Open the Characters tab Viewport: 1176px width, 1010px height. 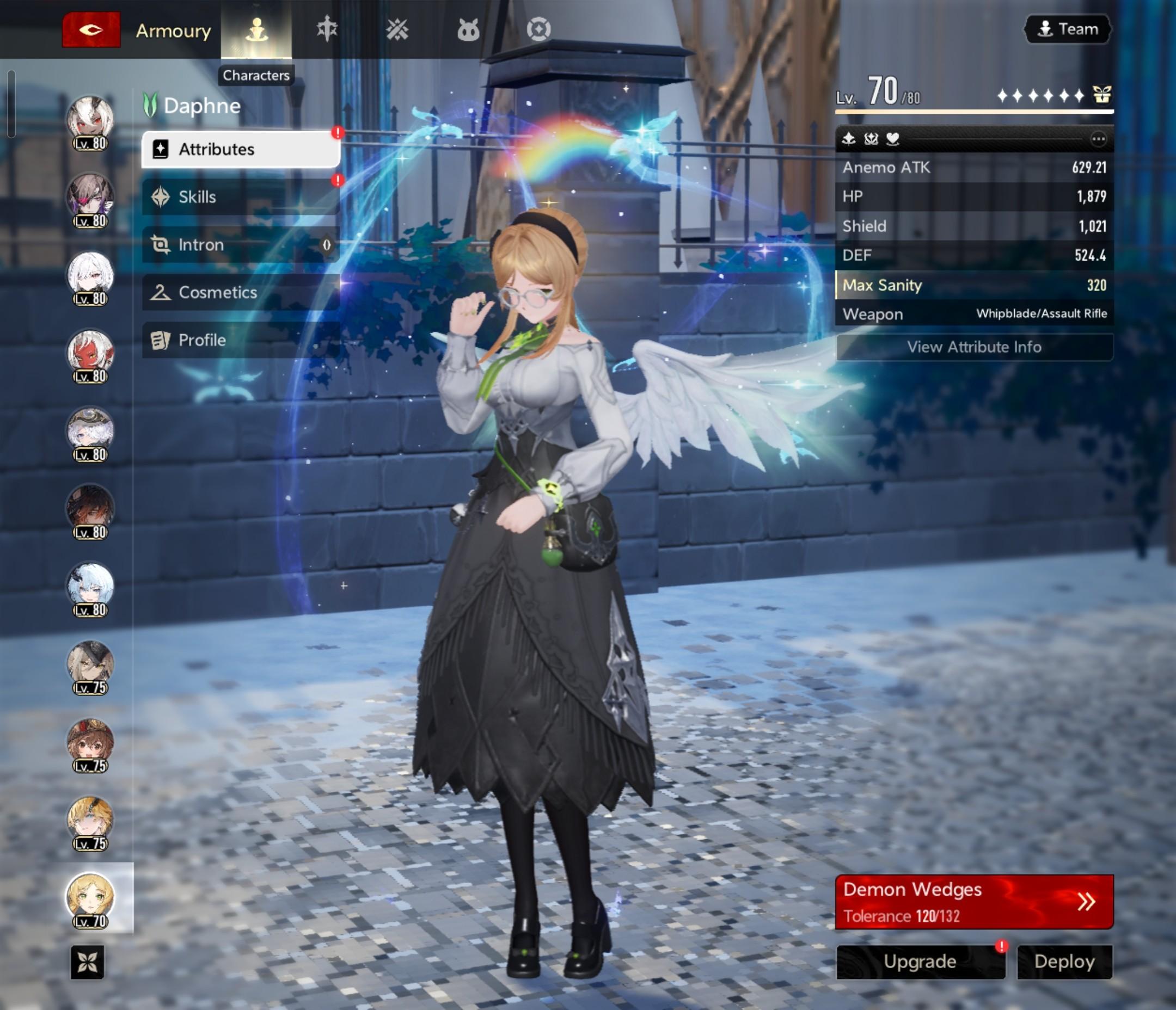(256, 29)
